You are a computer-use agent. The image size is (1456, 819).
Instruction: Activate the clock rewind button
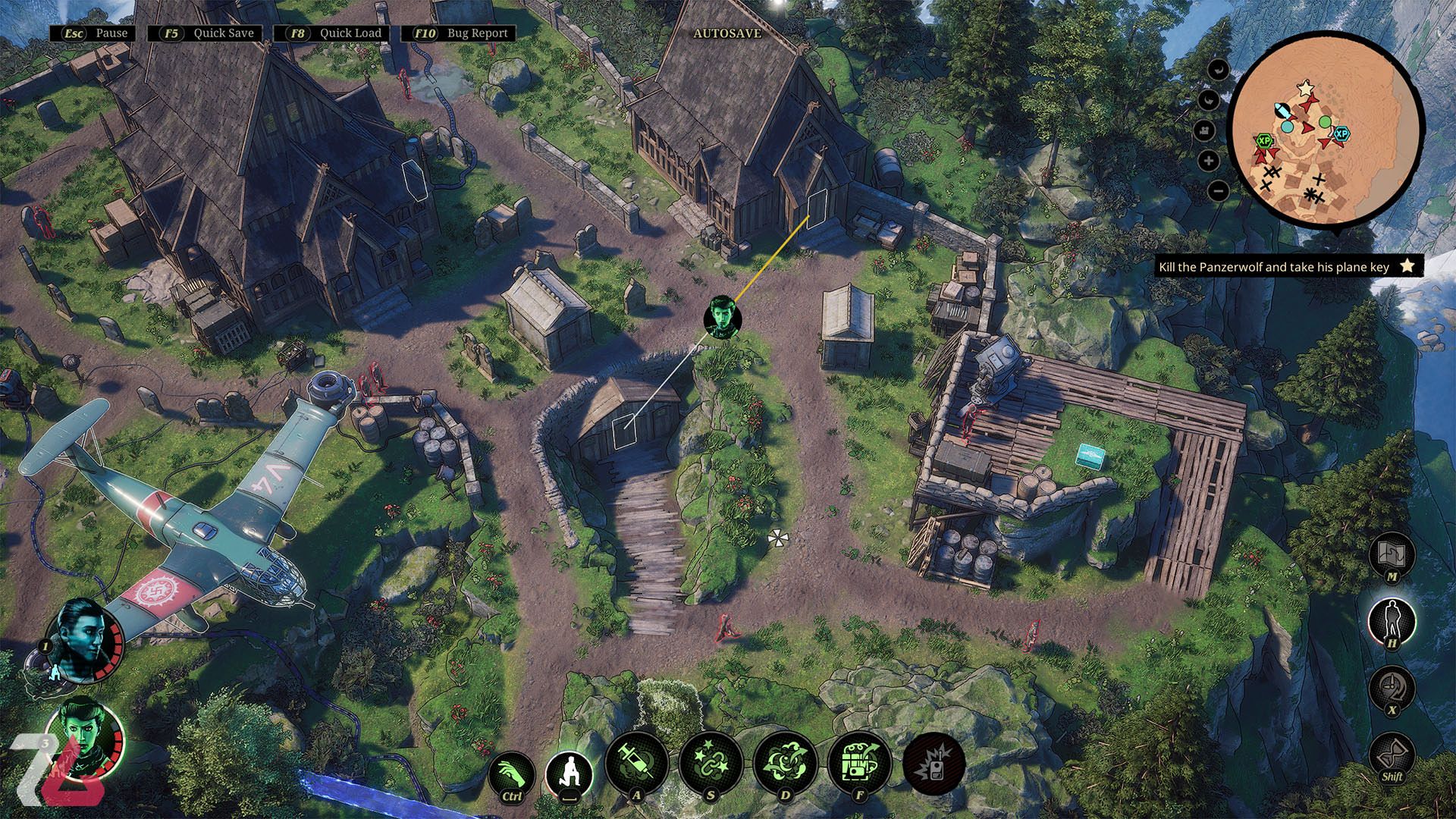pyautogui.click(x=1392, y=687)
